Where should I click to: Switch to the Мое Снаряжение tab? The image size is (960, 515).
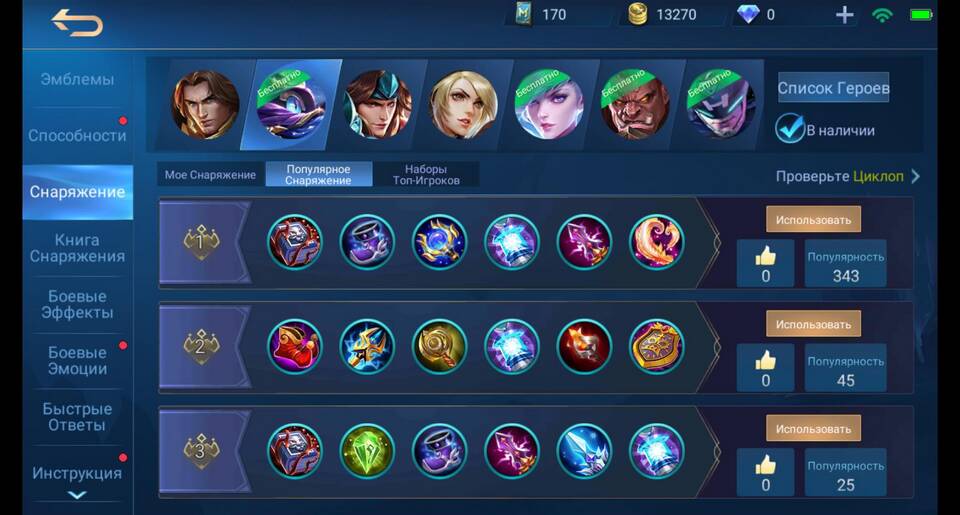click(210, 175)
